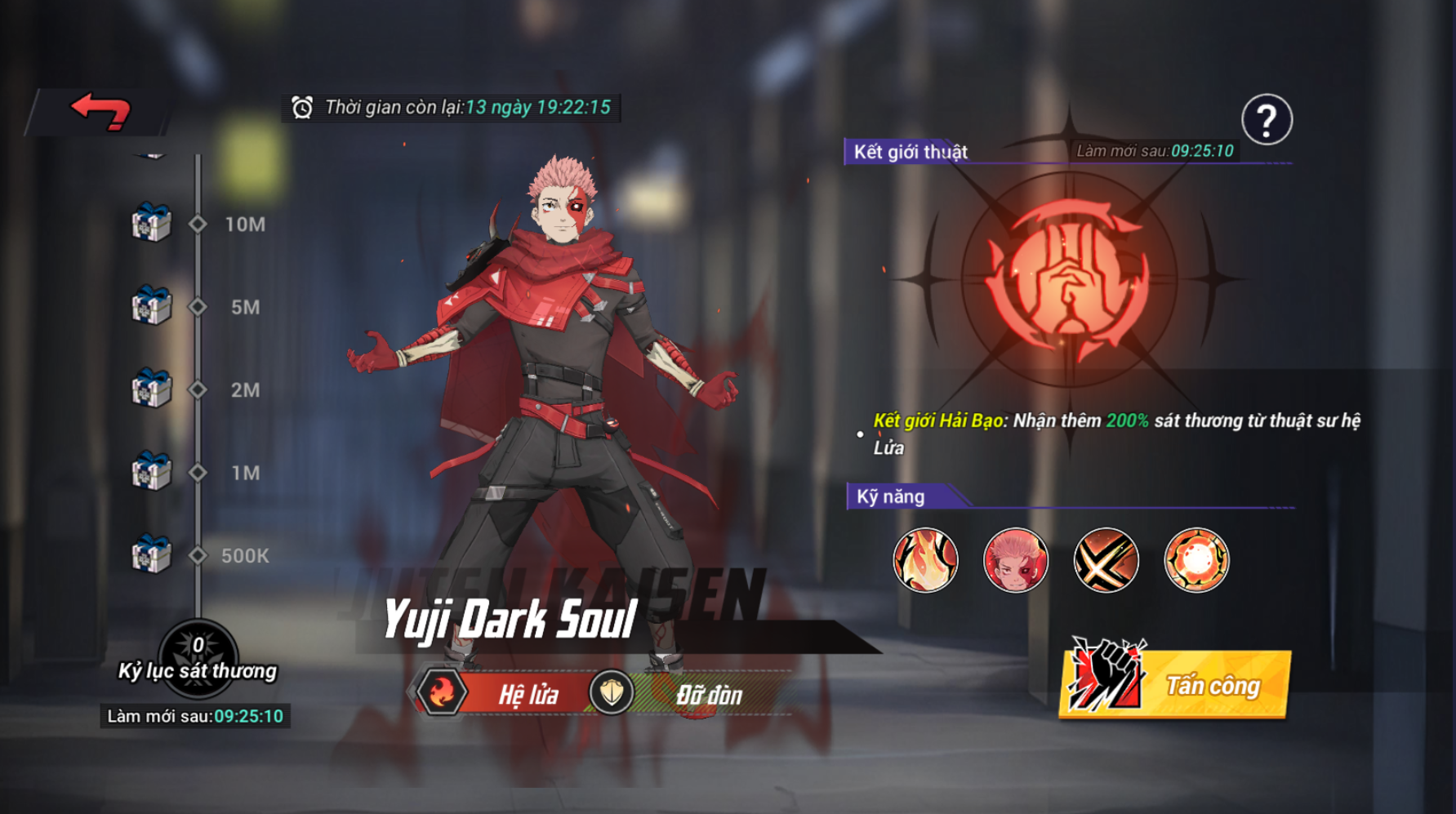
Task: Open the Kỷ lục sát thương damage record
Action: click(198, 658)
